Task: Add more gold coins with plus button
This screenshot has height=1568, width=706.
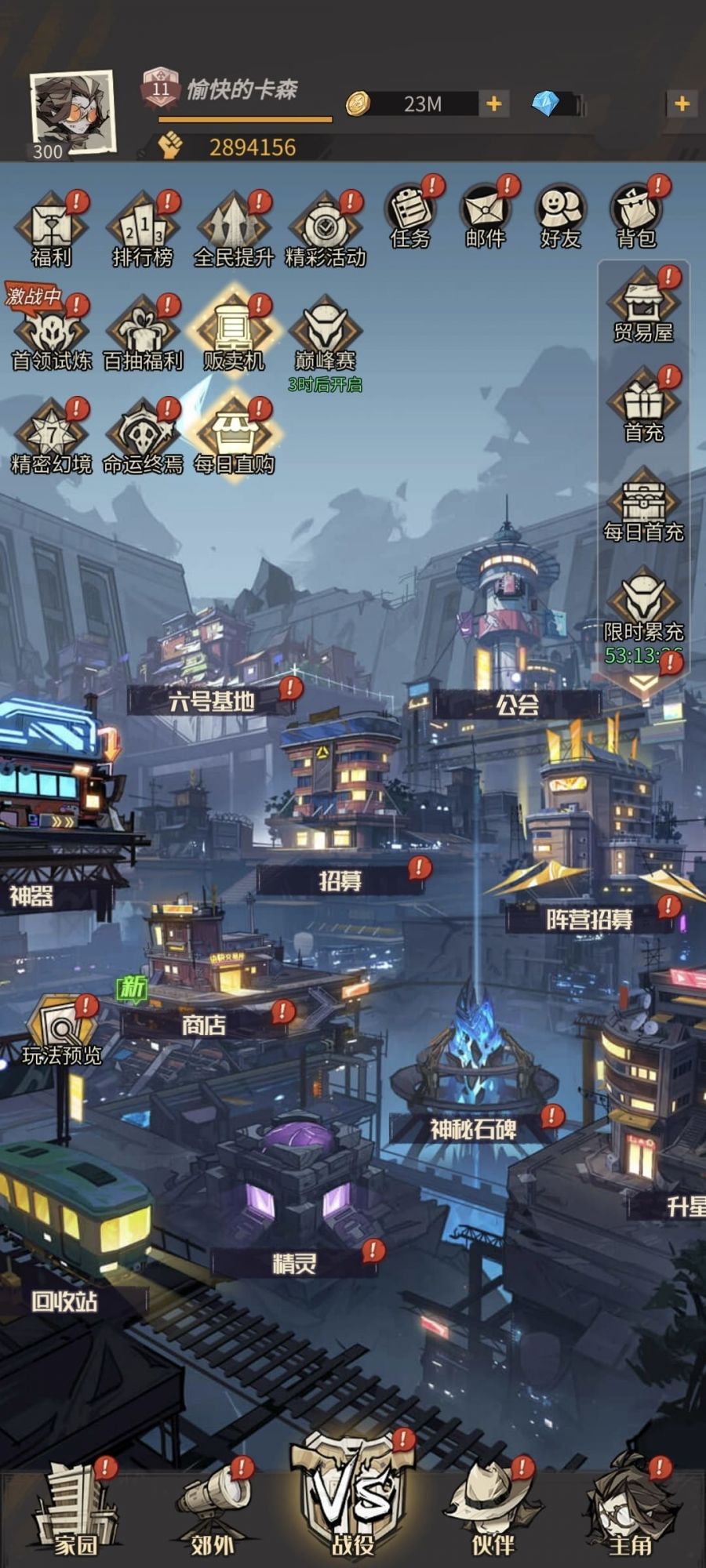Action: 494,103
